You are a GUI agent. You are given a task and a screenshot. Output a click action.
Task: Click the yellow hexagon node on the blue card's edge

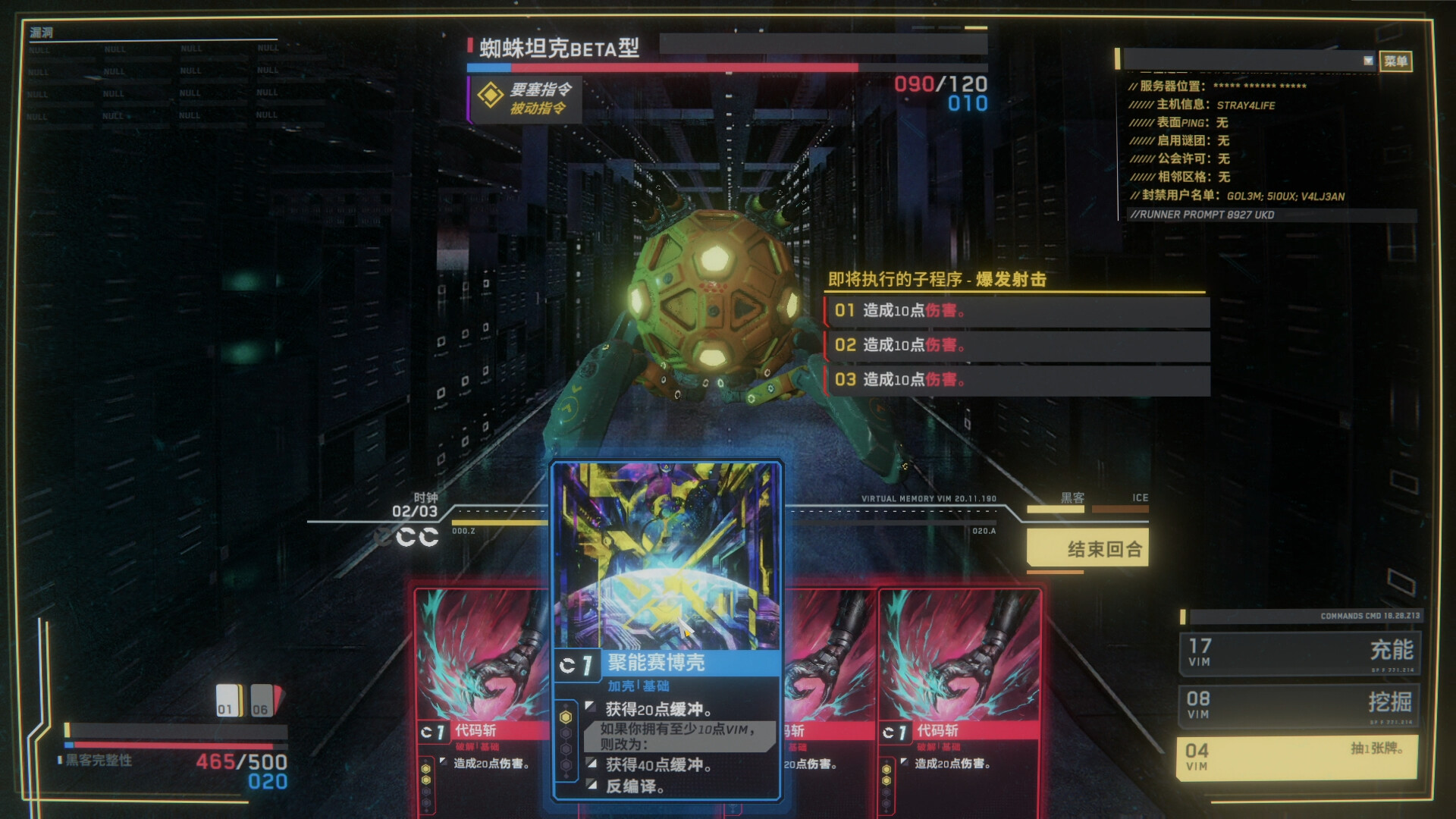[x=566, y=715]
